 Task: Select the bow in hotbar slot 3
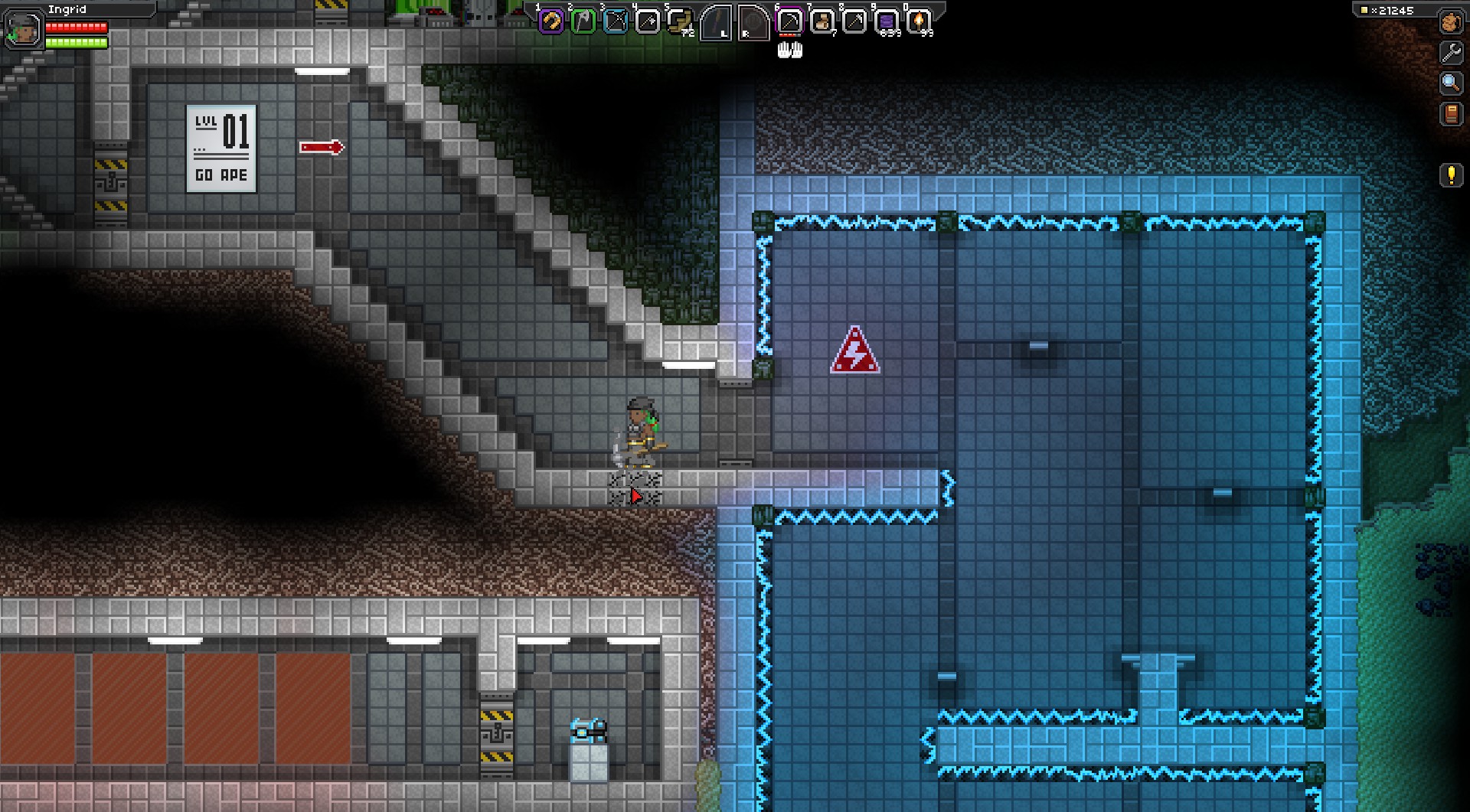click(x=616, y=22)
